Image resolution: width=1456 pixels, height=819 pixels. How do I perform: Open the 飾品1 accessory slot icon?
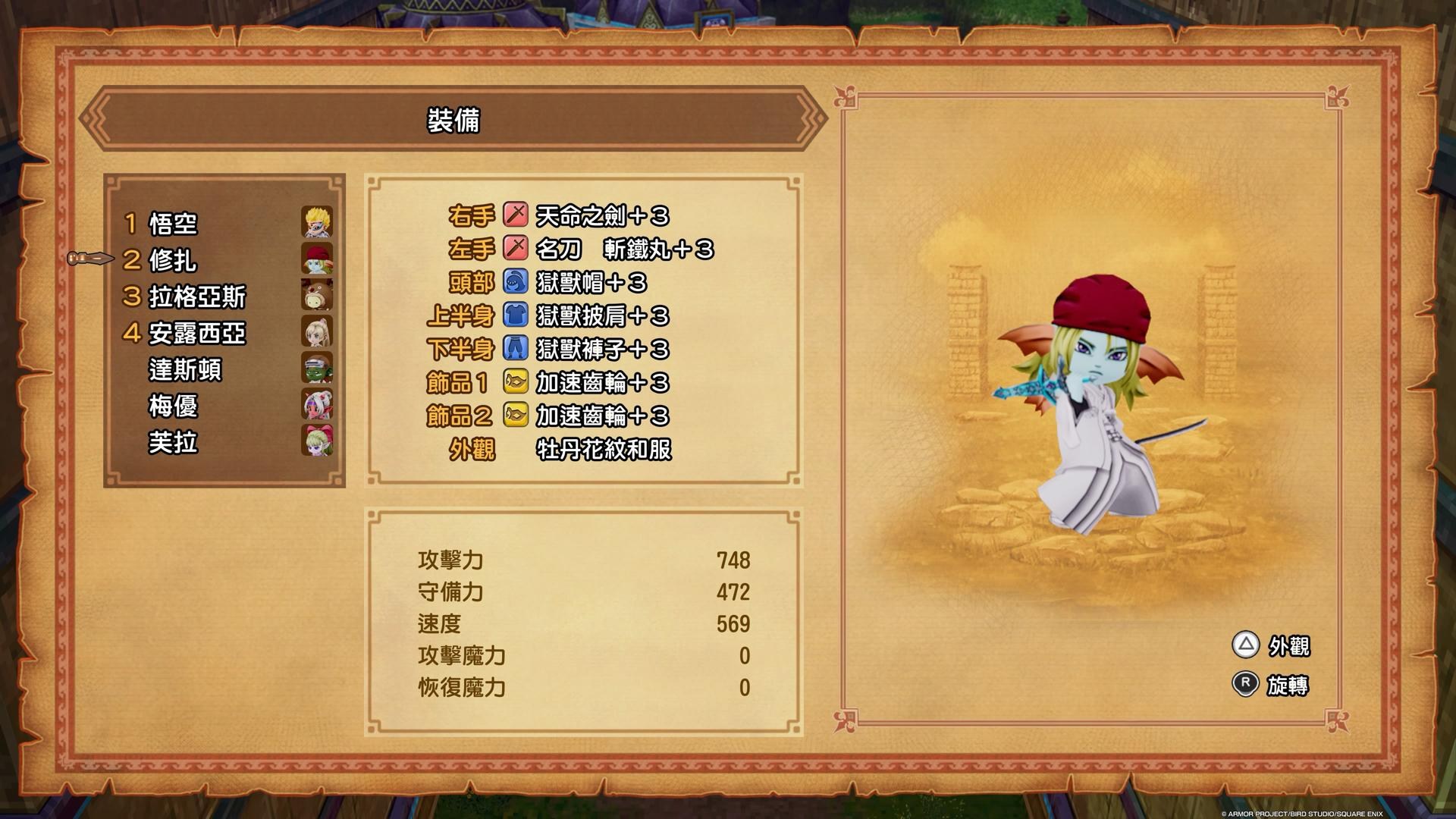tap(516, 383)
